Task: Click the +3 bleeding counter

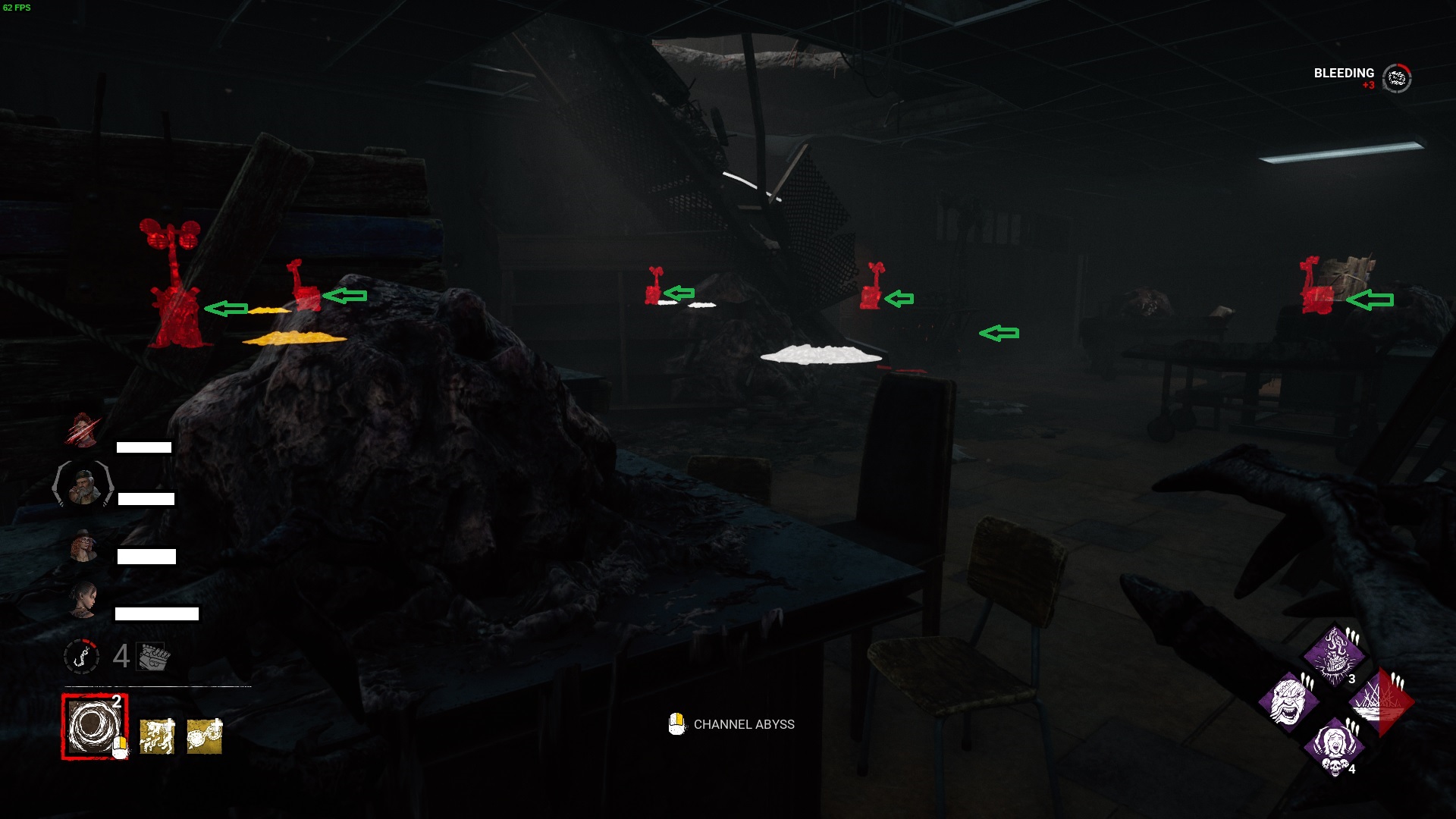Action: [x=1367, y=86]
